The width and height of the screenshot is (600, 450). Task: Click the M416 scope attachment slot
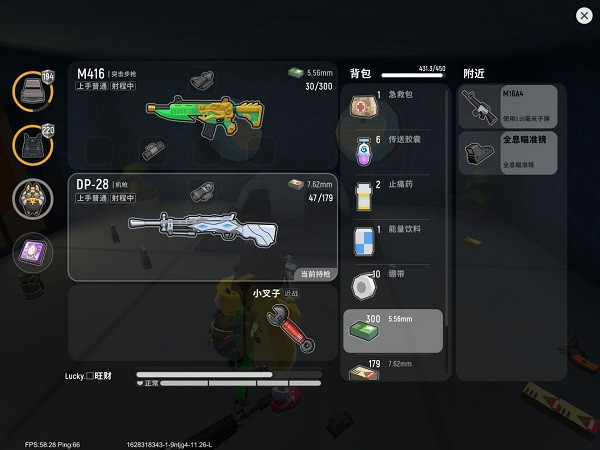tap(205, 78)
